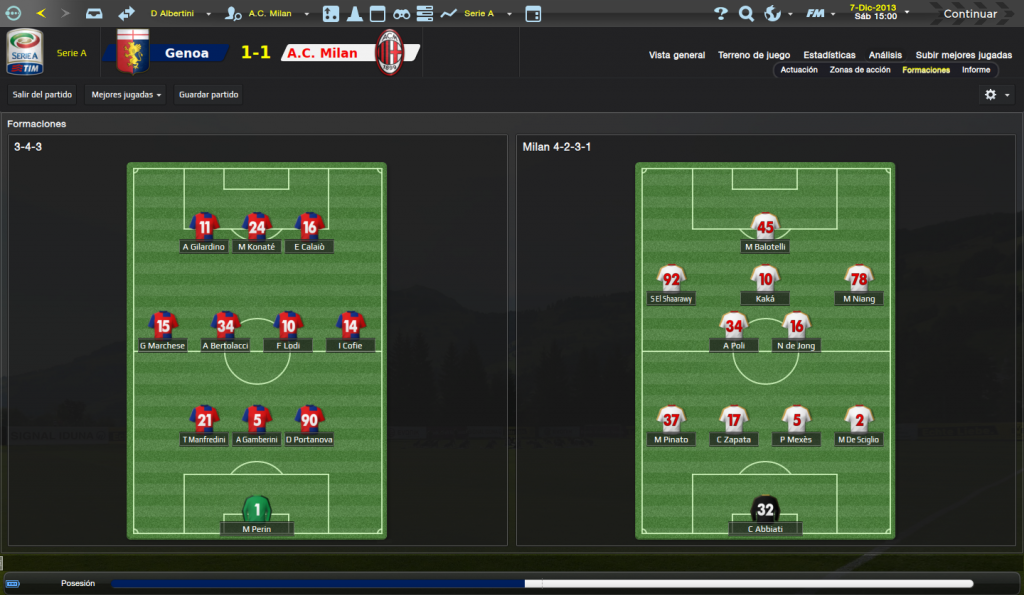Open the gear settings dropdown
1024x595 pixels.
point(996,95)
